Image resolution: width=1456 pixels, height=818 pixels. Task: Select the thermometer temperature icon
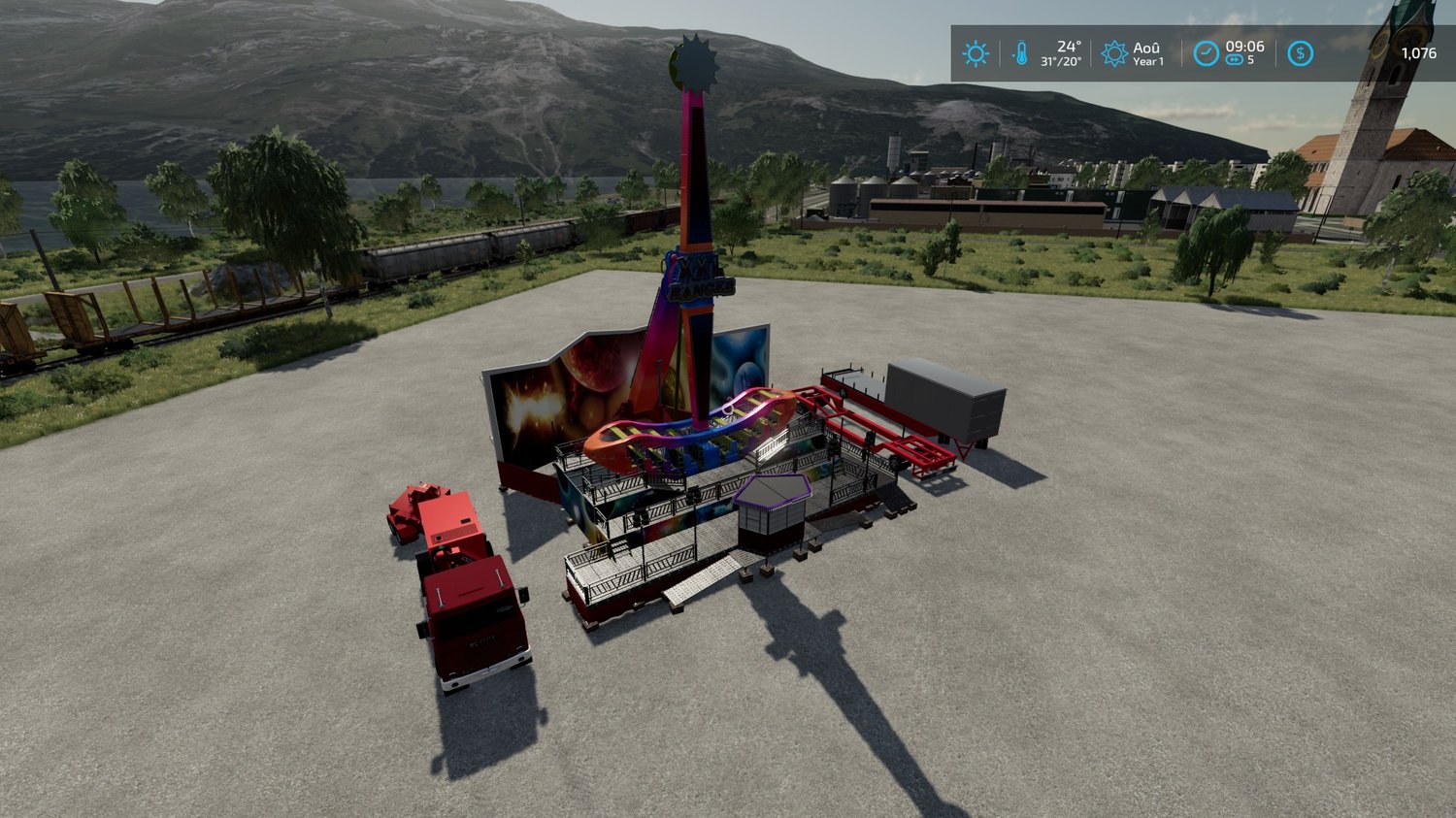tap(1020, 53)
